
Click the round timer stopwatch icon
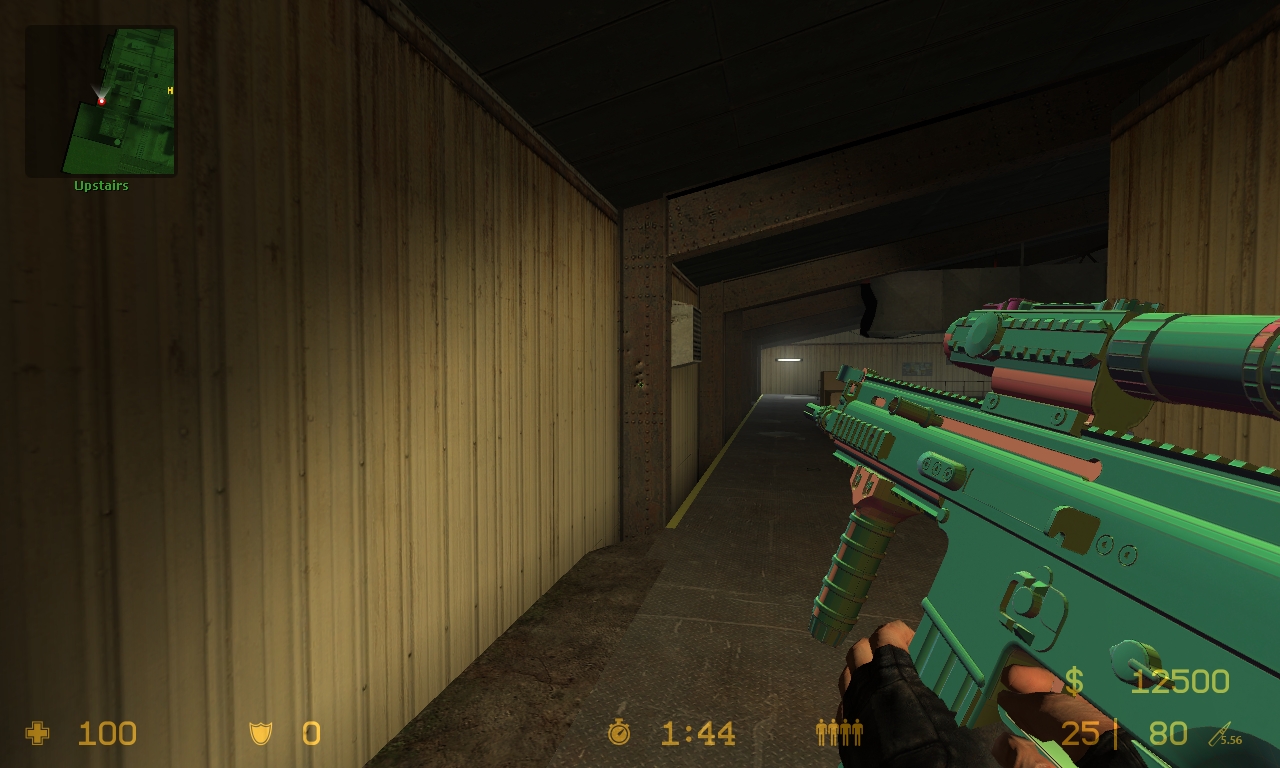(x=617, y=733)
